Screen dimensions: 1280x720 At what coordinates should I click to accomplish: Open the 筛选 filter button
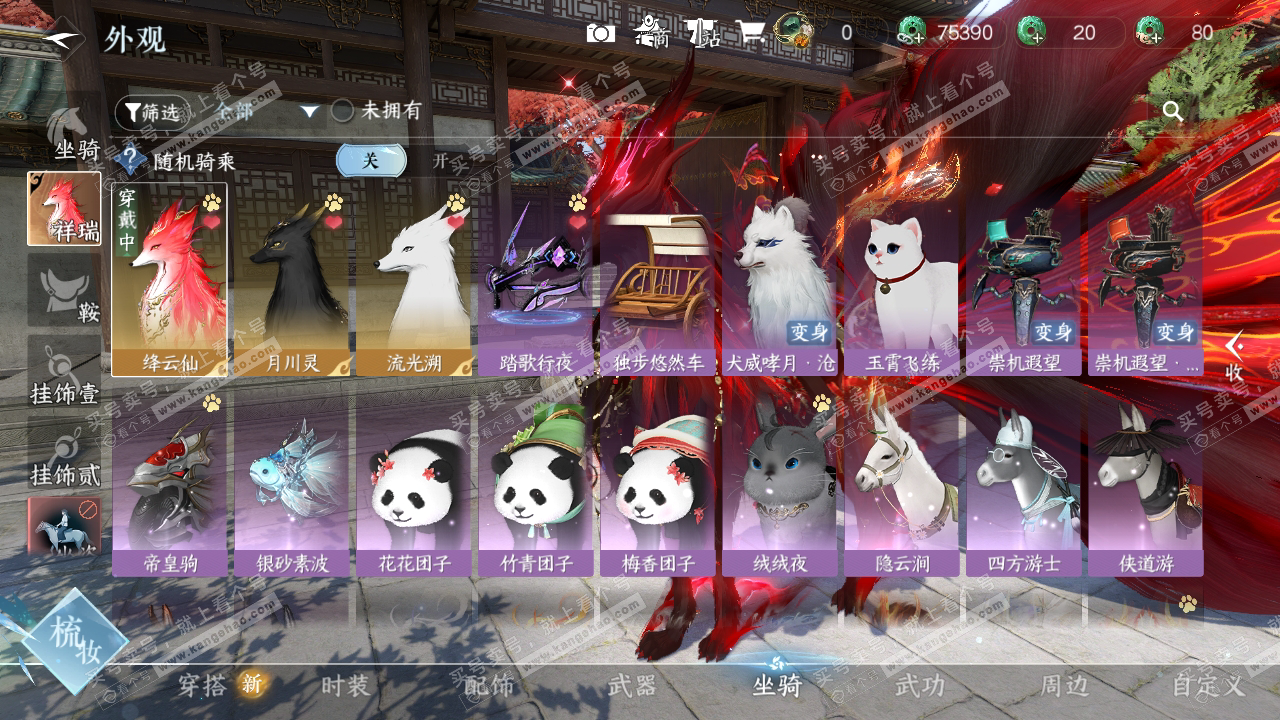151,112
